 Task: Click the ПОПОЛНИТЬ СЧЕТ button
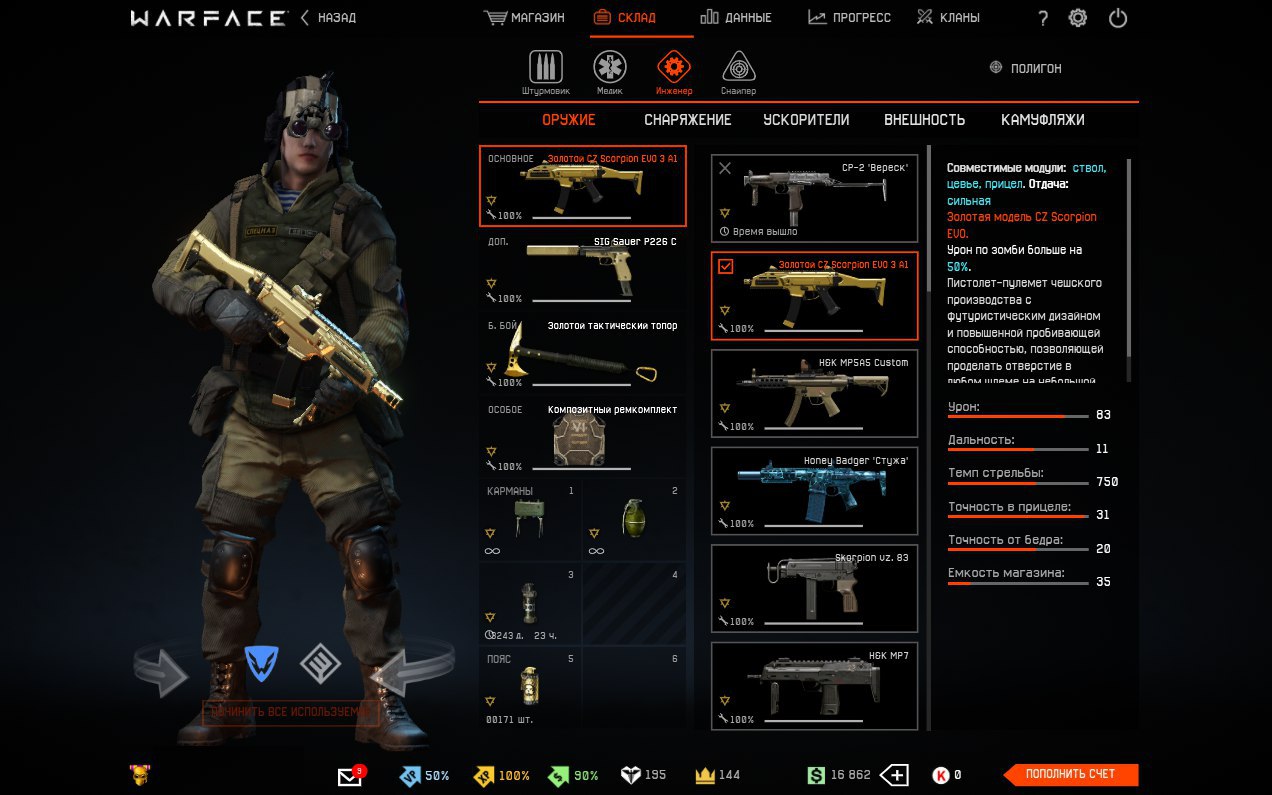point(1070,774)
